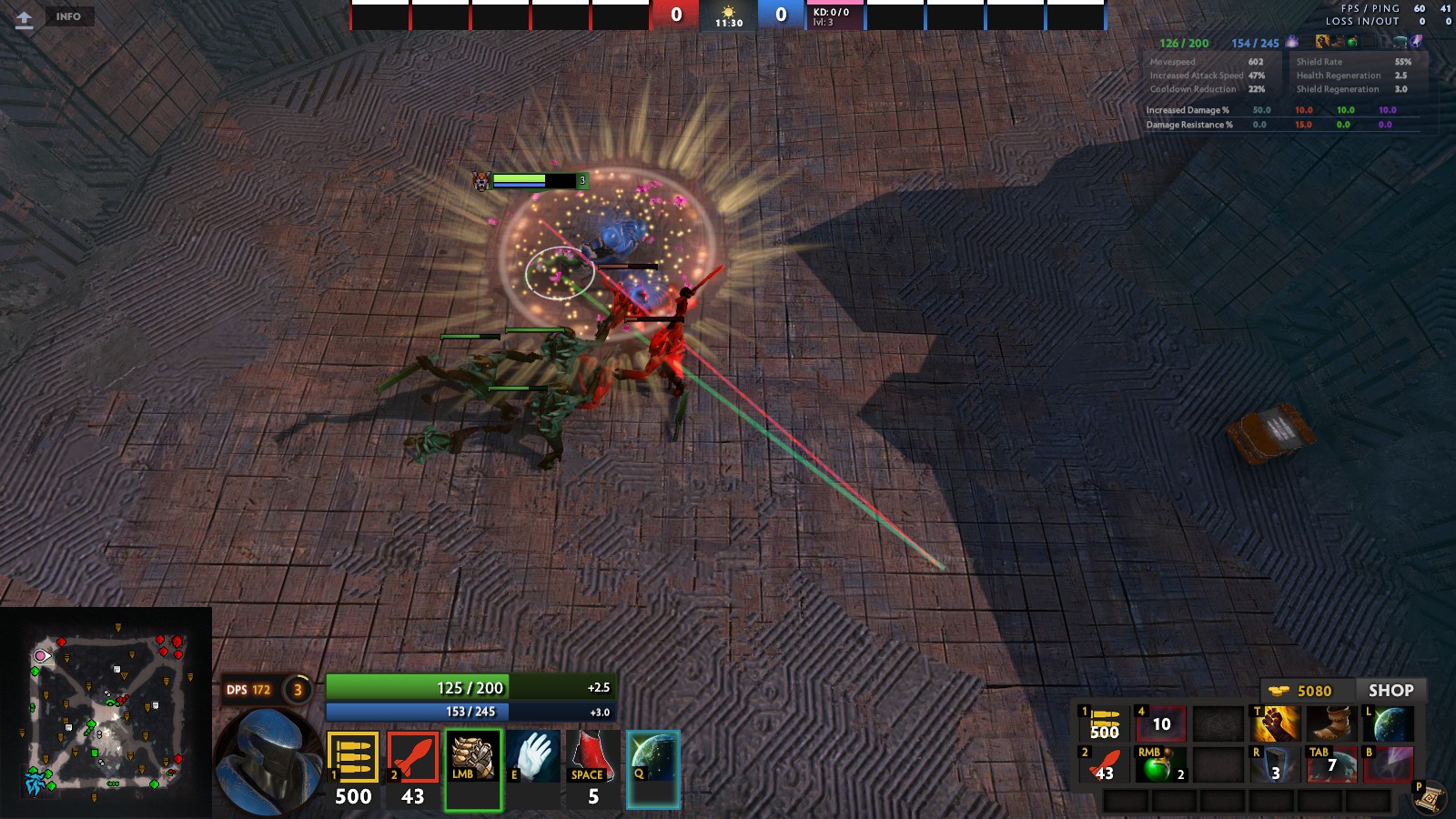1456x819 pixels.
Task: Select the yellow bullets weapon on ability bar
Action: [x=352, y=757]
